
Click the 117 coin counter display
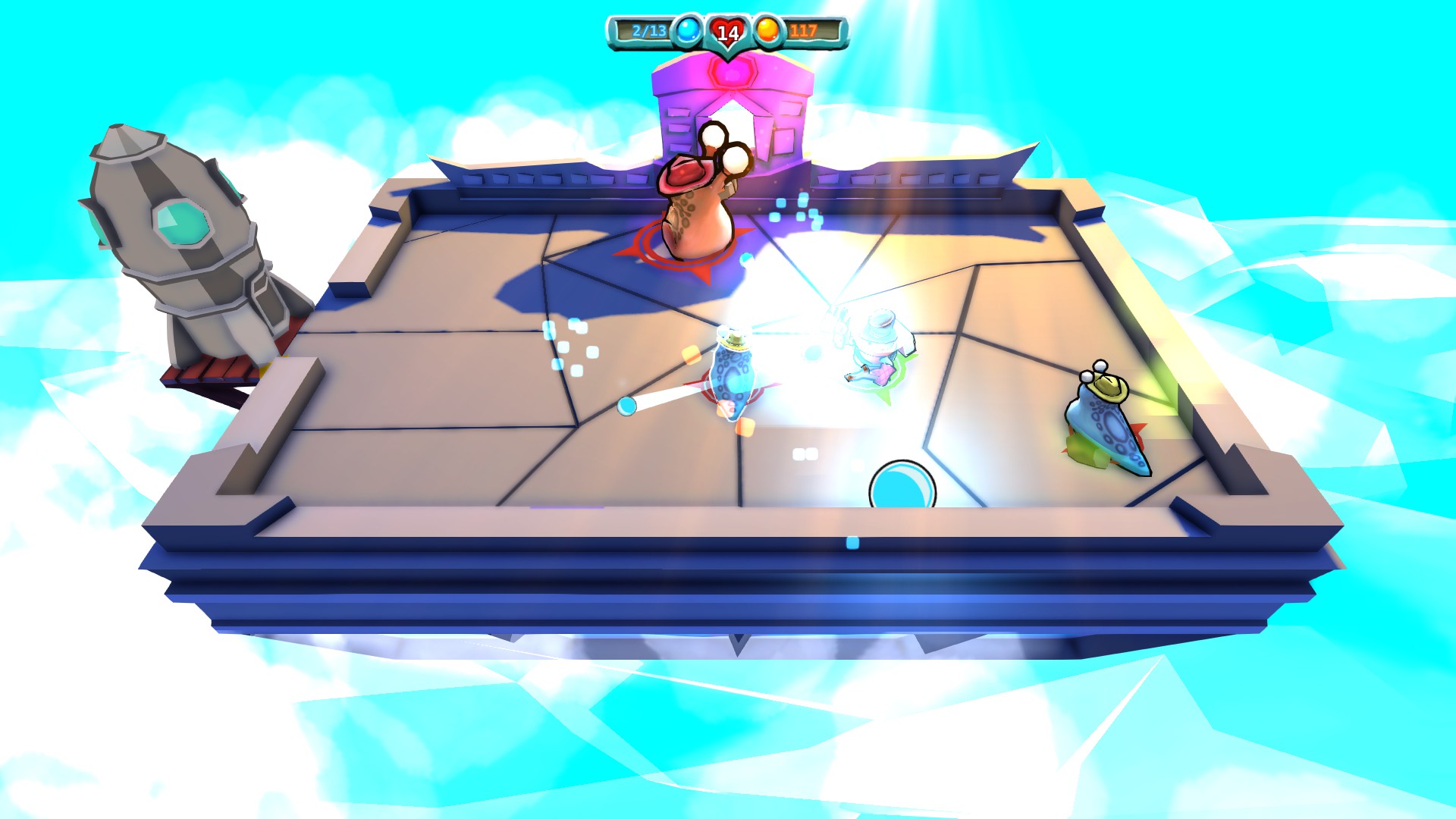[x=804, y=31]
